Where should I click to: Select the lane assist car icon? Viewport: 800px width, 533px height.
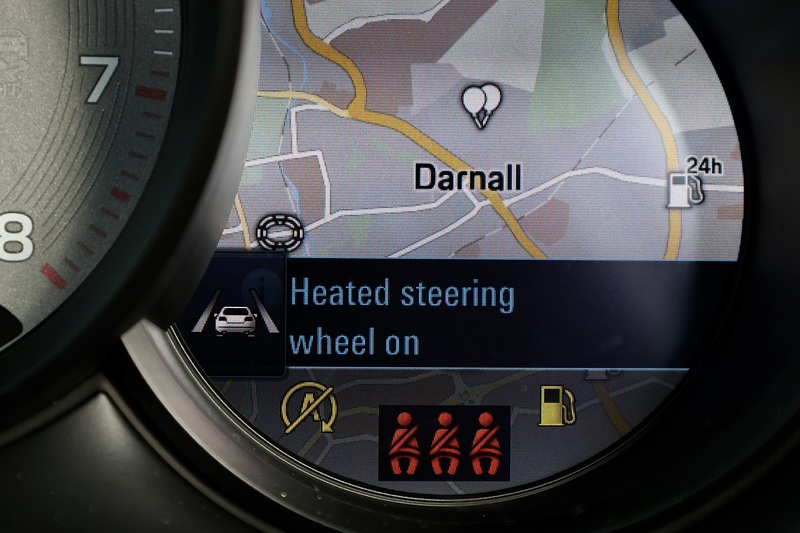(x=235, y=318)
